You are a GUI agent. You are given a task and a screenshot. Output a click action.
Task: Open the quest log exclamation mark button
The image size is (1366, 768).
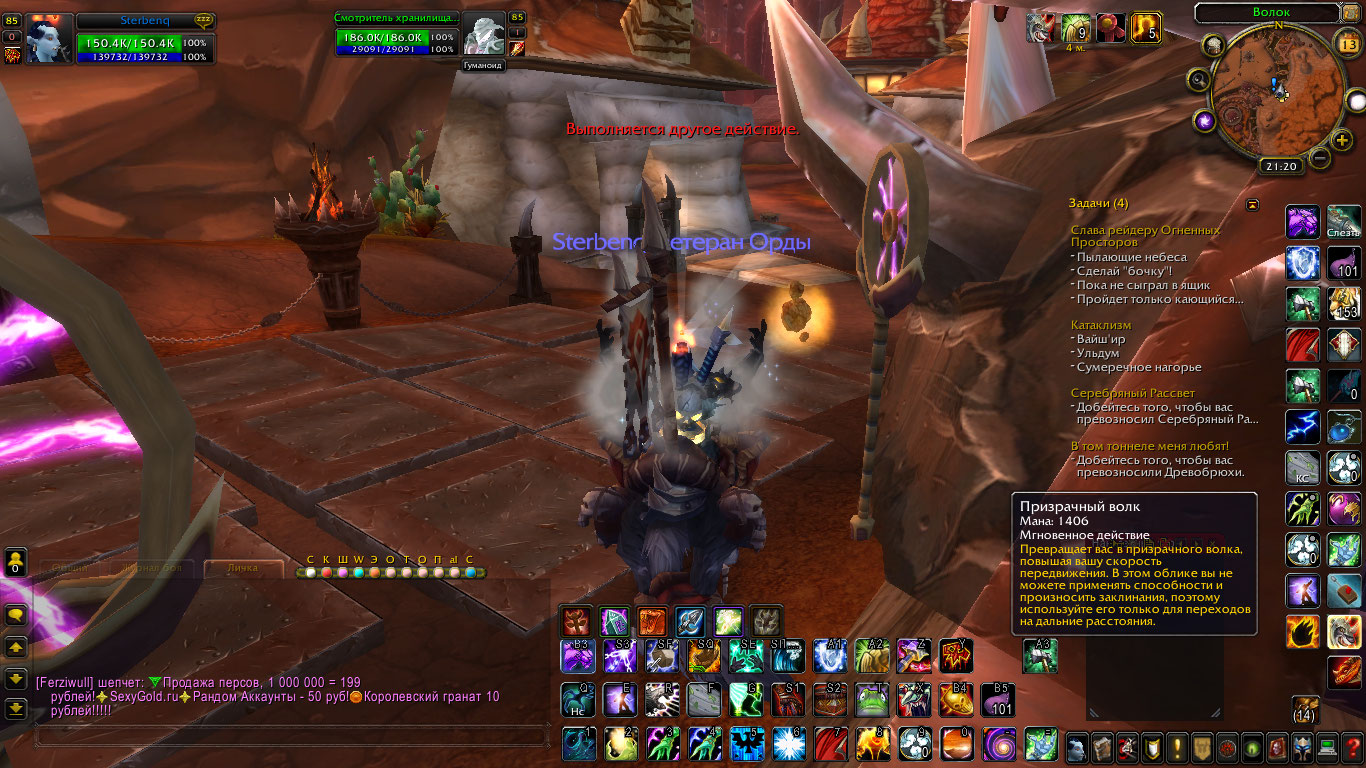1177,746
